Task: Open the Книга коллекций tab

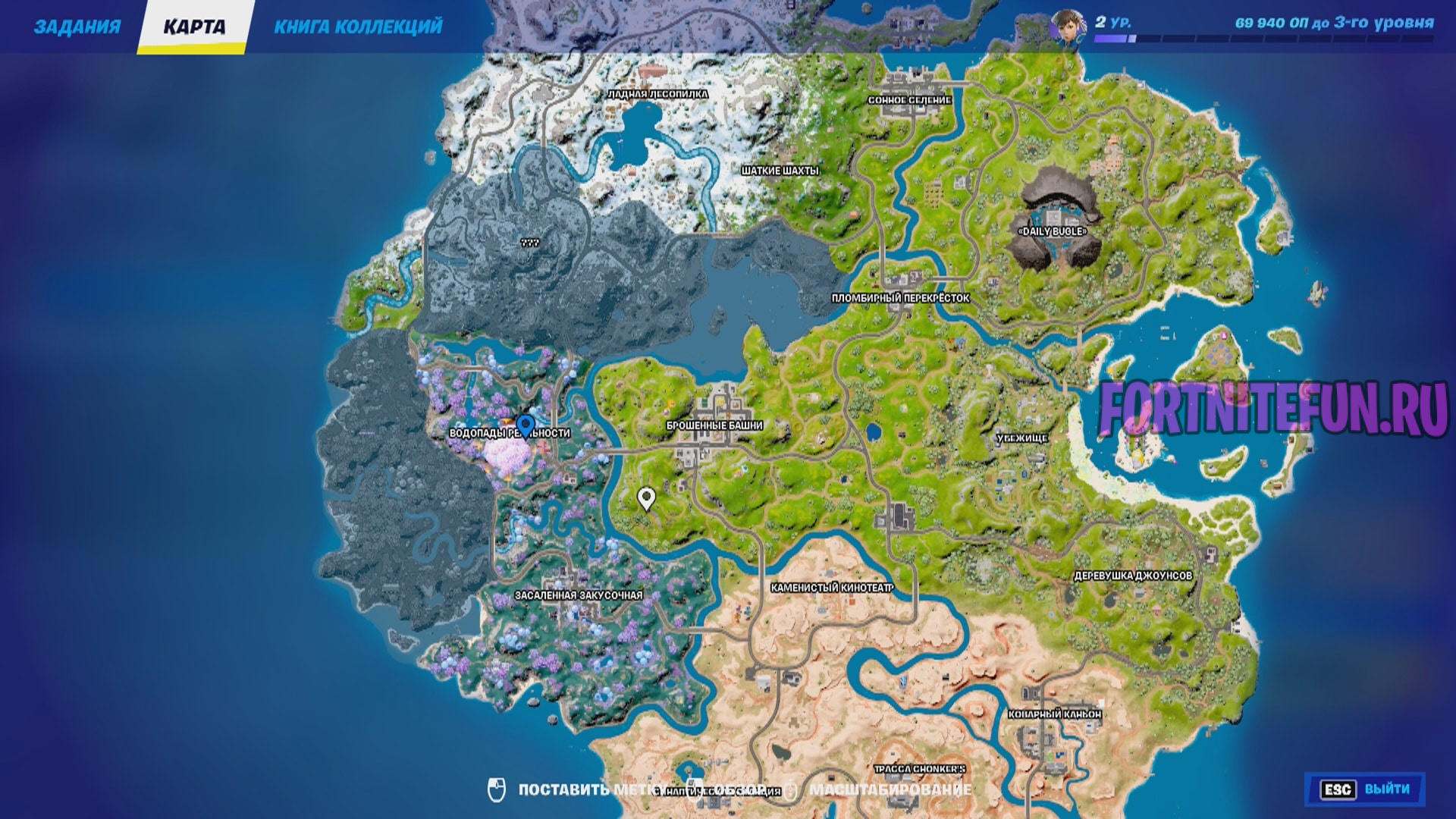Action: (358, 27)
